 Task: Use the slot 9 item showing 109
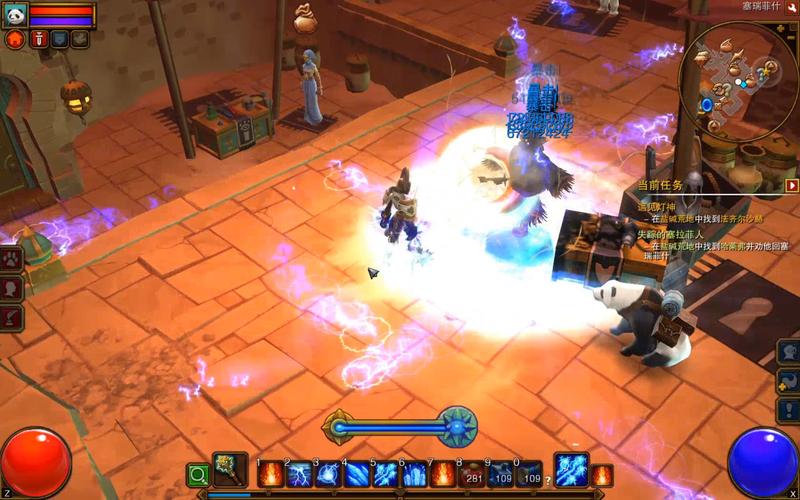pos(501,473)
